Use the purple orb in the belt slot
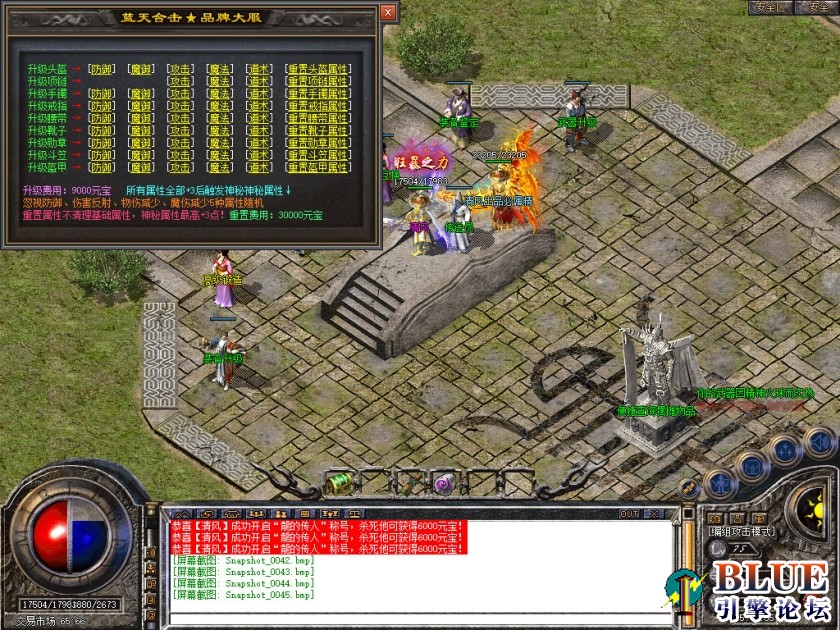 pos(443,484)
